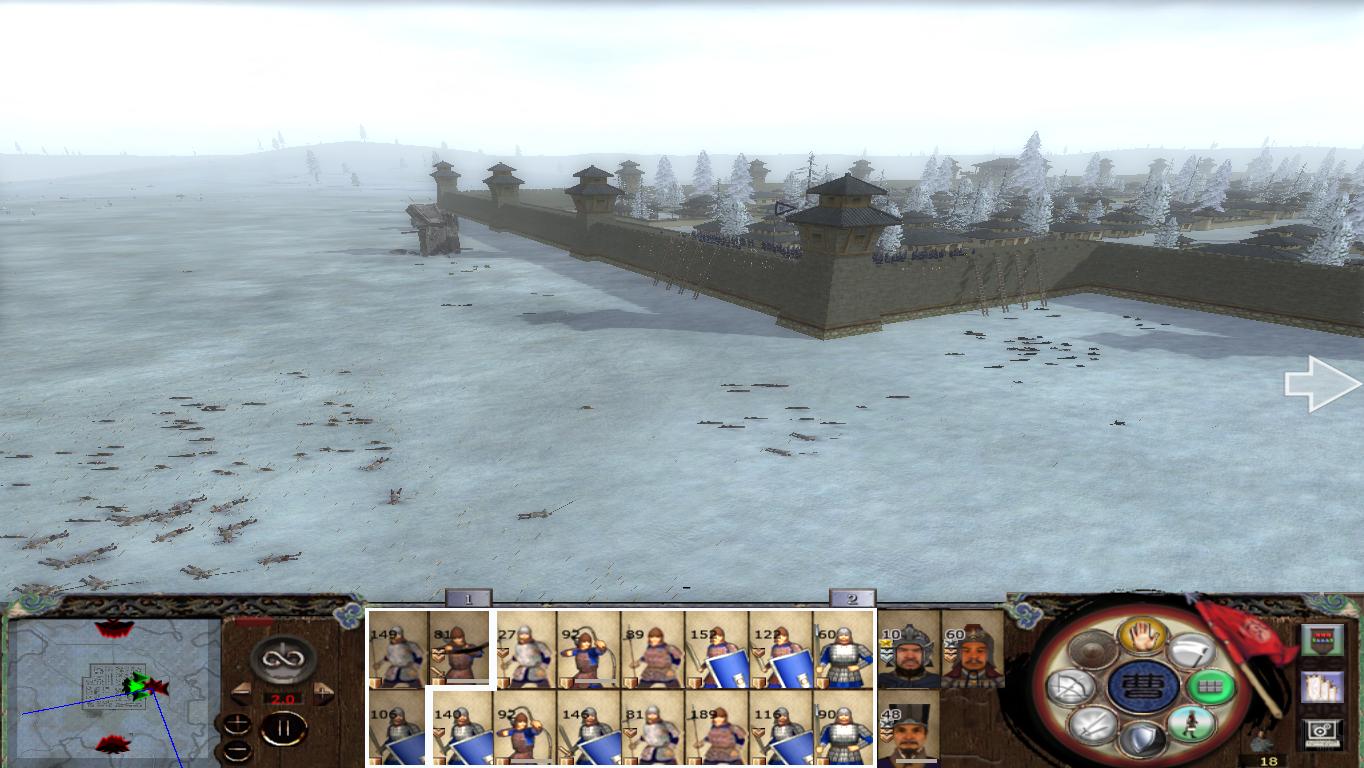Order units to halt with the hand icon

(1143, 636)
